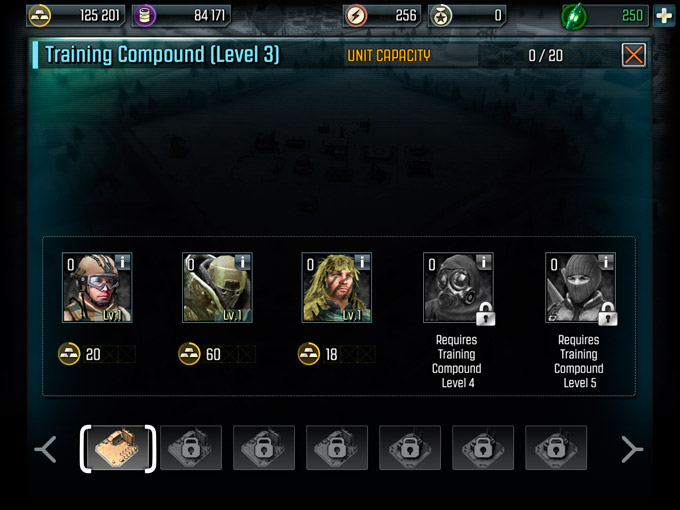Show info for the balaclava unit
This screenshot has width=680, height=510.
coord(606,262)
